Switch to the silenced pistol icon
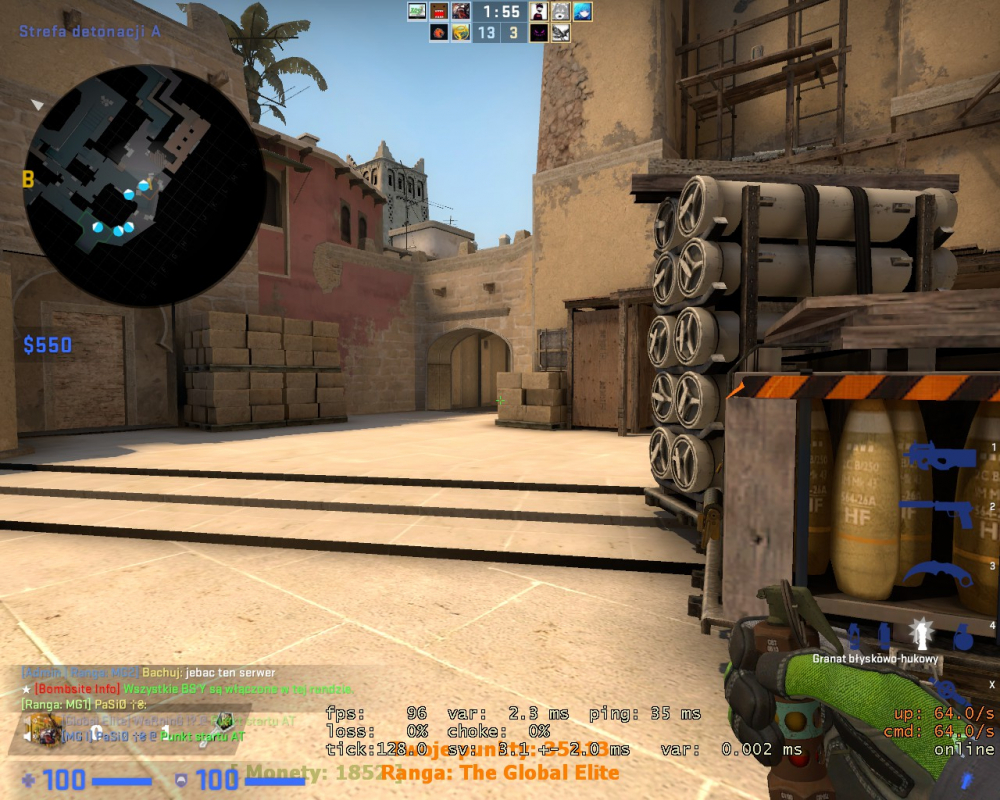The width and height of the screenshot is (1000, 800). [936, 513]
